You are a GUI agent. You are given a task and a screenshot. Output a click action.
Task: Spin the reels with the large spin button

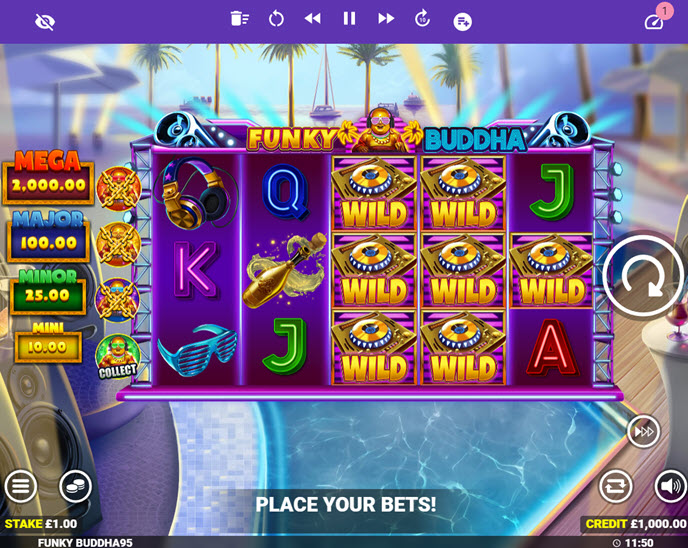point(644,277)
